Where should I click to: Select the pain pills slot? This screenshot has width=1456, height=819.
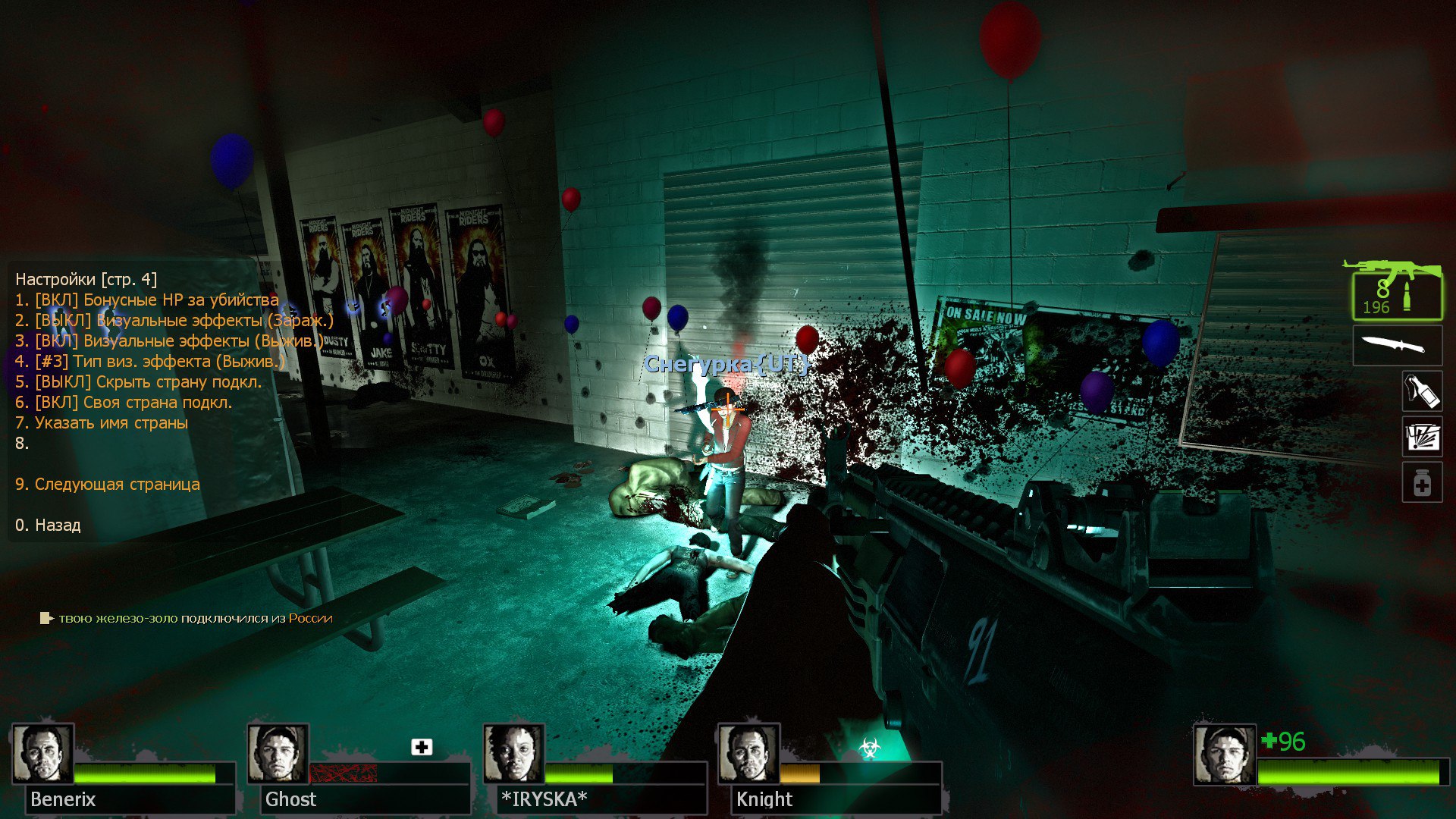(1421, 483)
